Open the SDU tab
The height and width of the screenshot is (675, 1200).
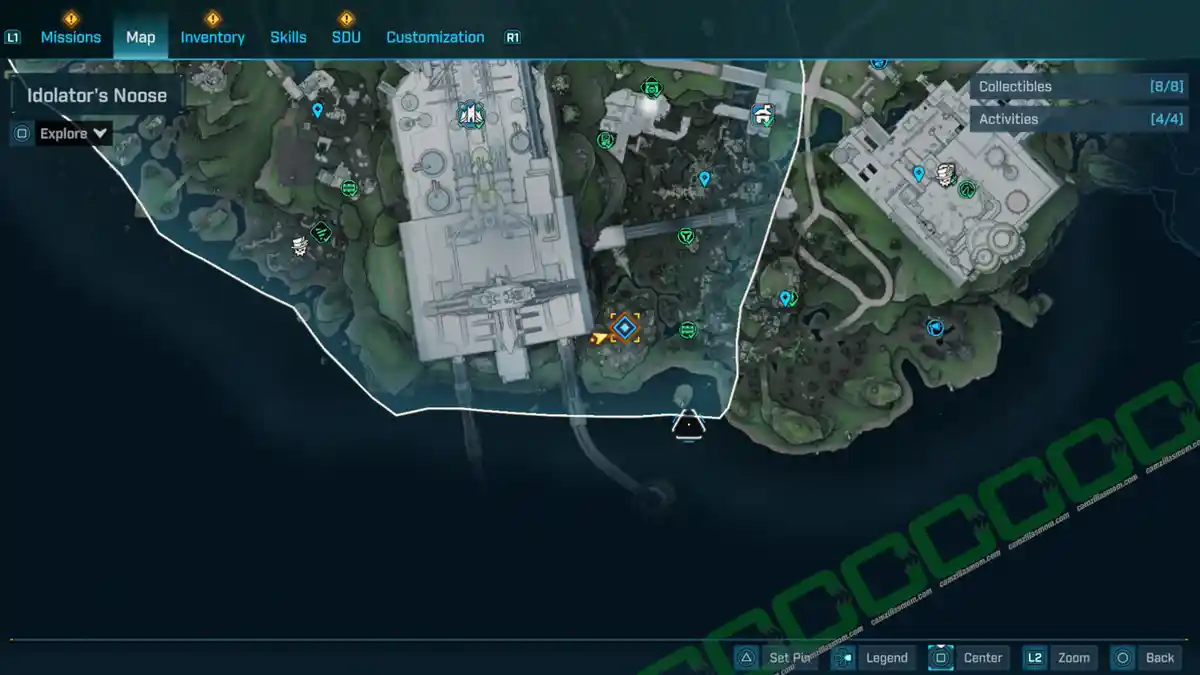coord(346,37)
